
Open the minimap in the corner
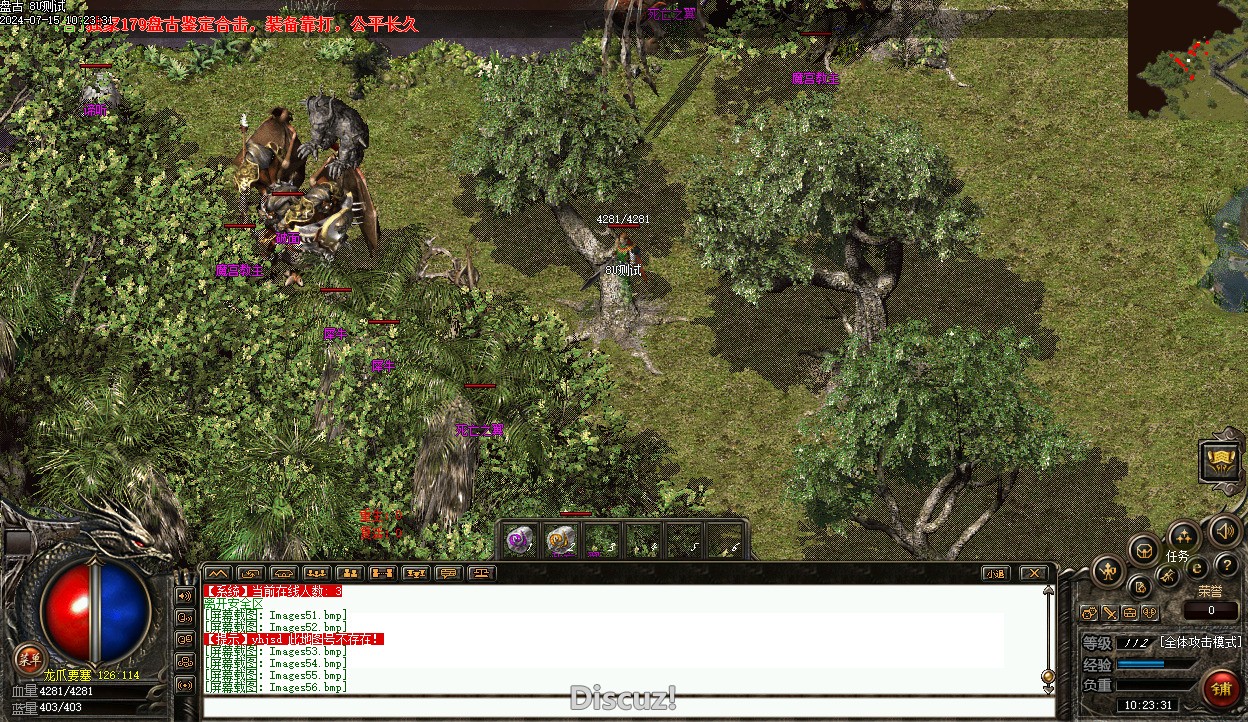[x=1188, y=57]
